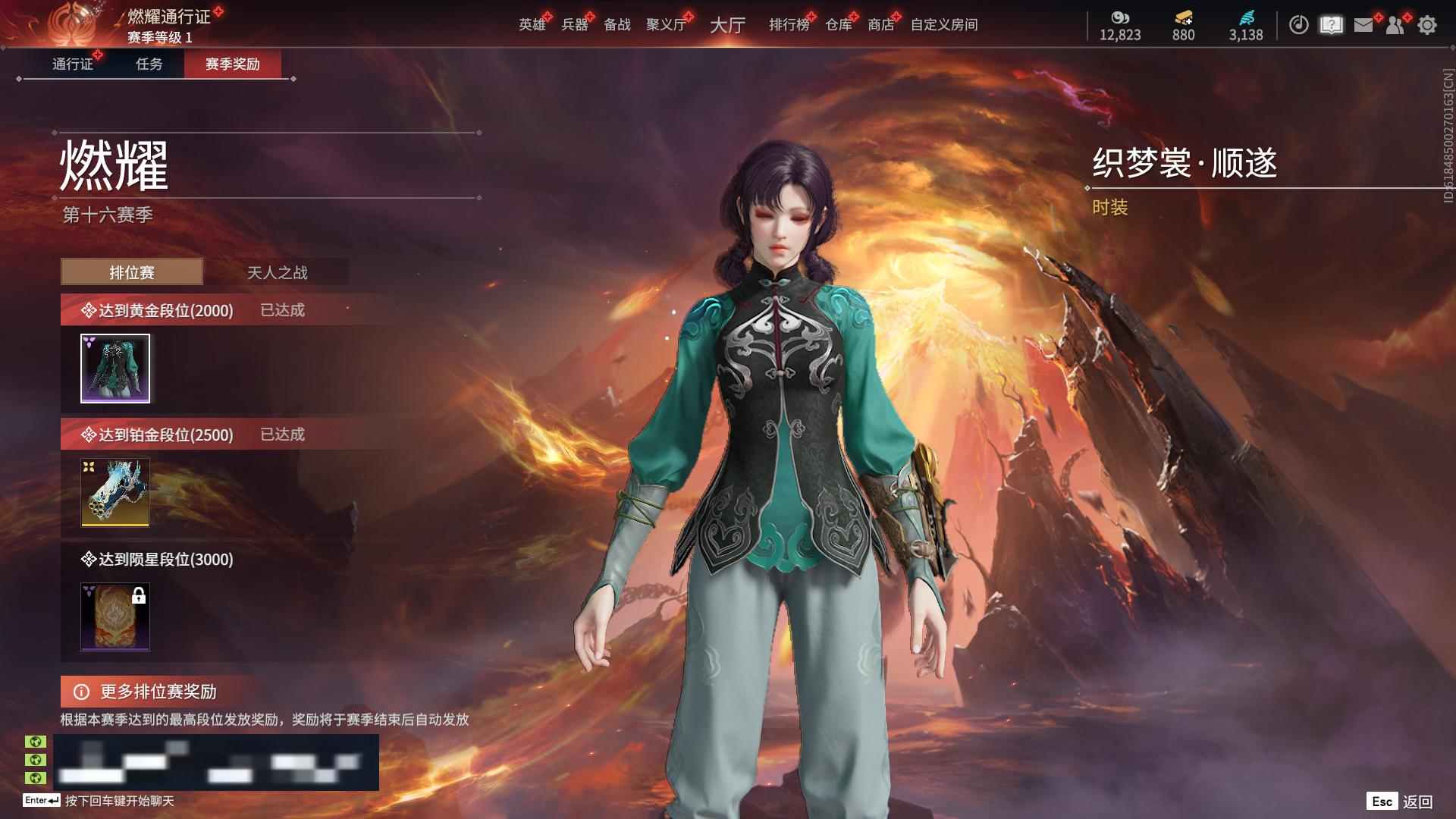1456x819 pixels.
Task: Open the 排行榜 menu
Action: (x=789, y=24)
